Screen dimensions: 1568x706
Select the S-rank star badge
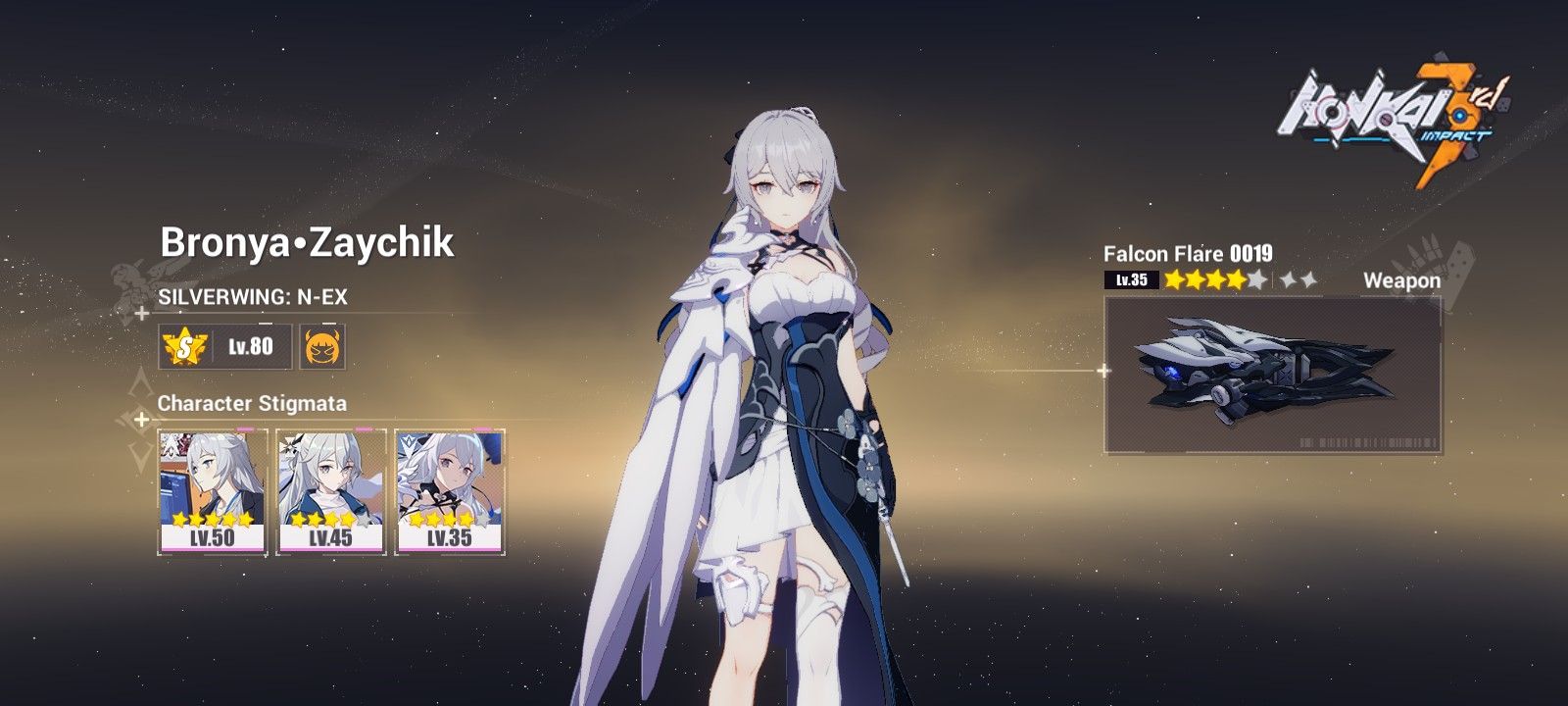pyautogui.click(x=186, y=346)
